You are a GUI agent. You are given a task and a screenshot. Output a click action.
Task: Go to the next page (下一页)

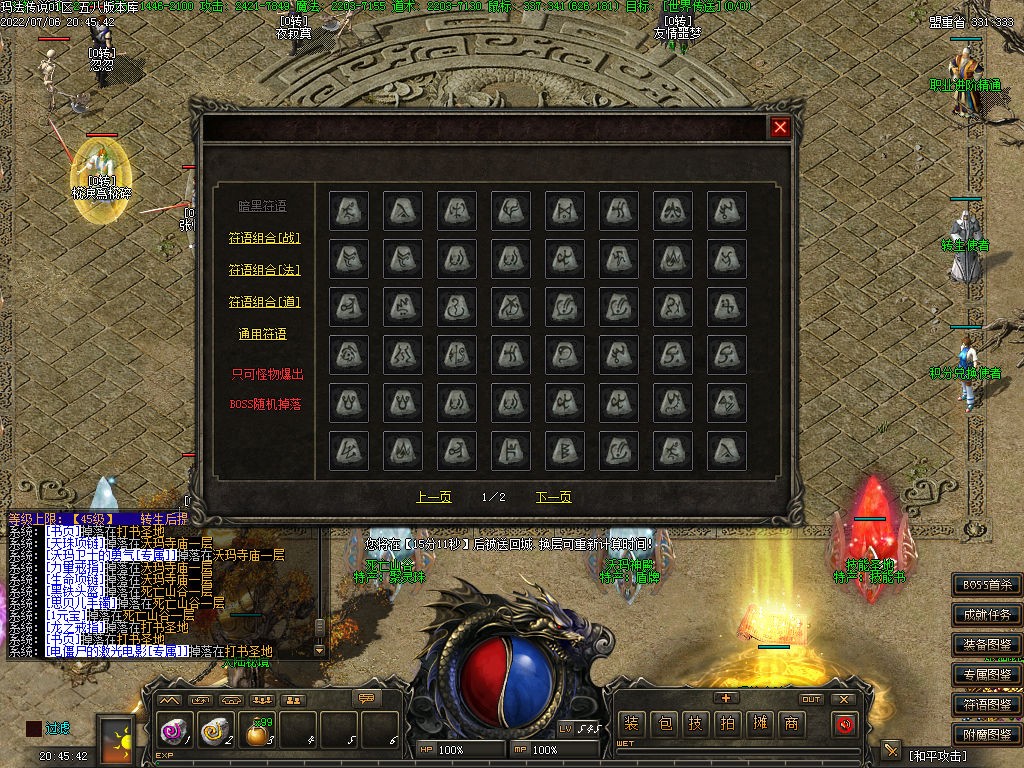[x=553, y=497]
